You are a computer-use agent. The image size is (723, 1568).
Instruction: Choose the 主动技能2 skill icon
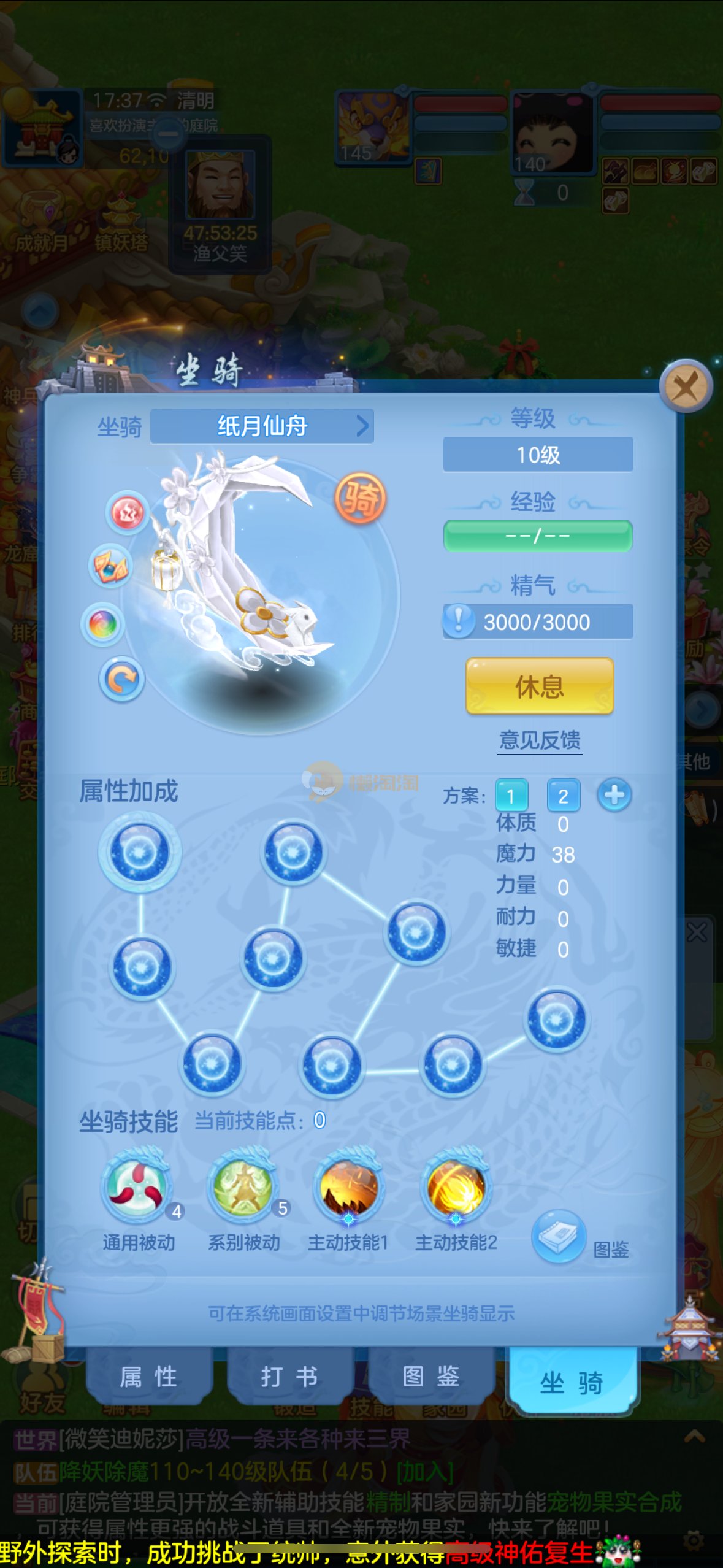click(x=456, y=1186)
